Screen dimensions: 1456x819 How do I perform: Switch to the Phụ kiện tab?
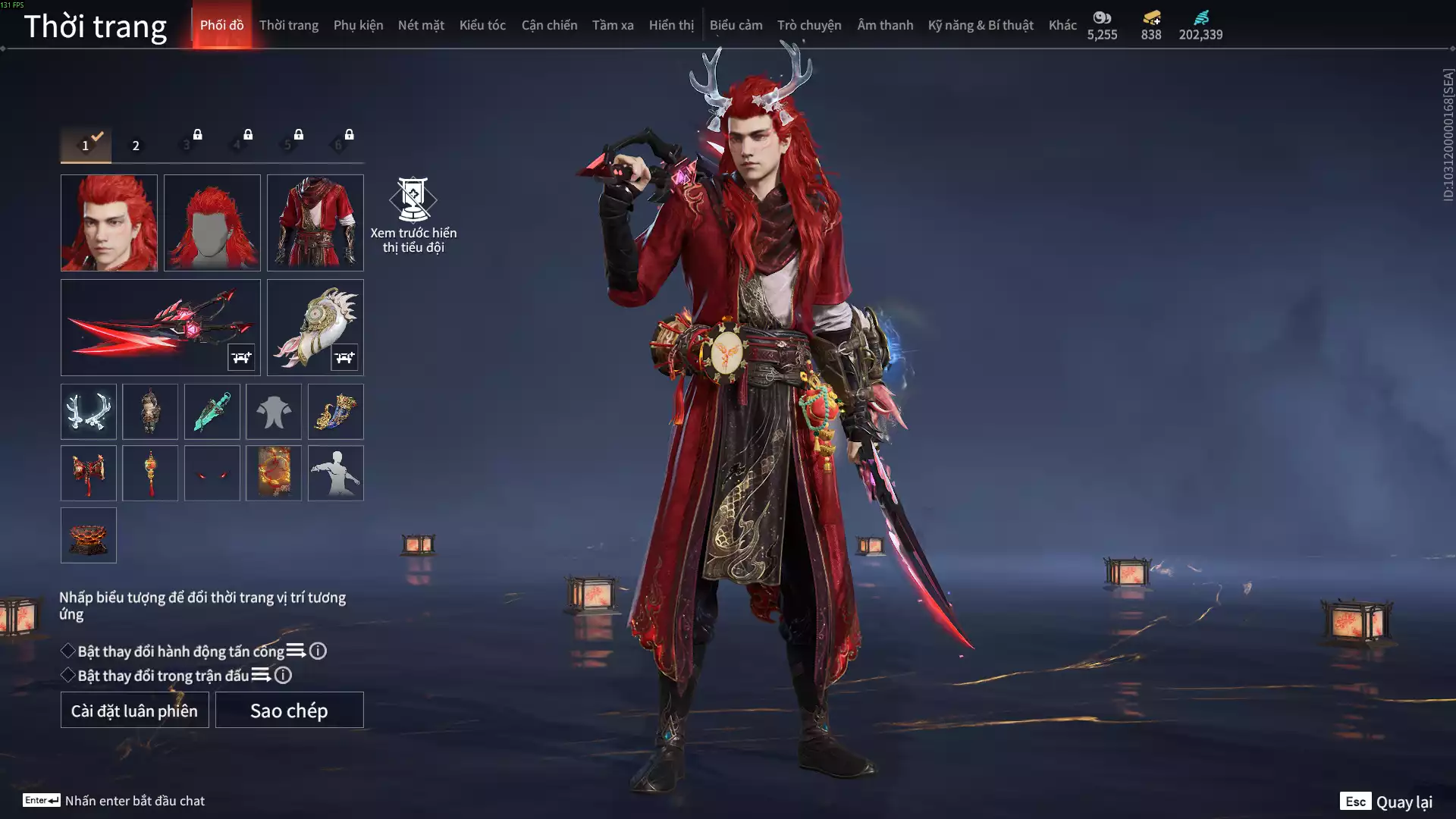358,25
